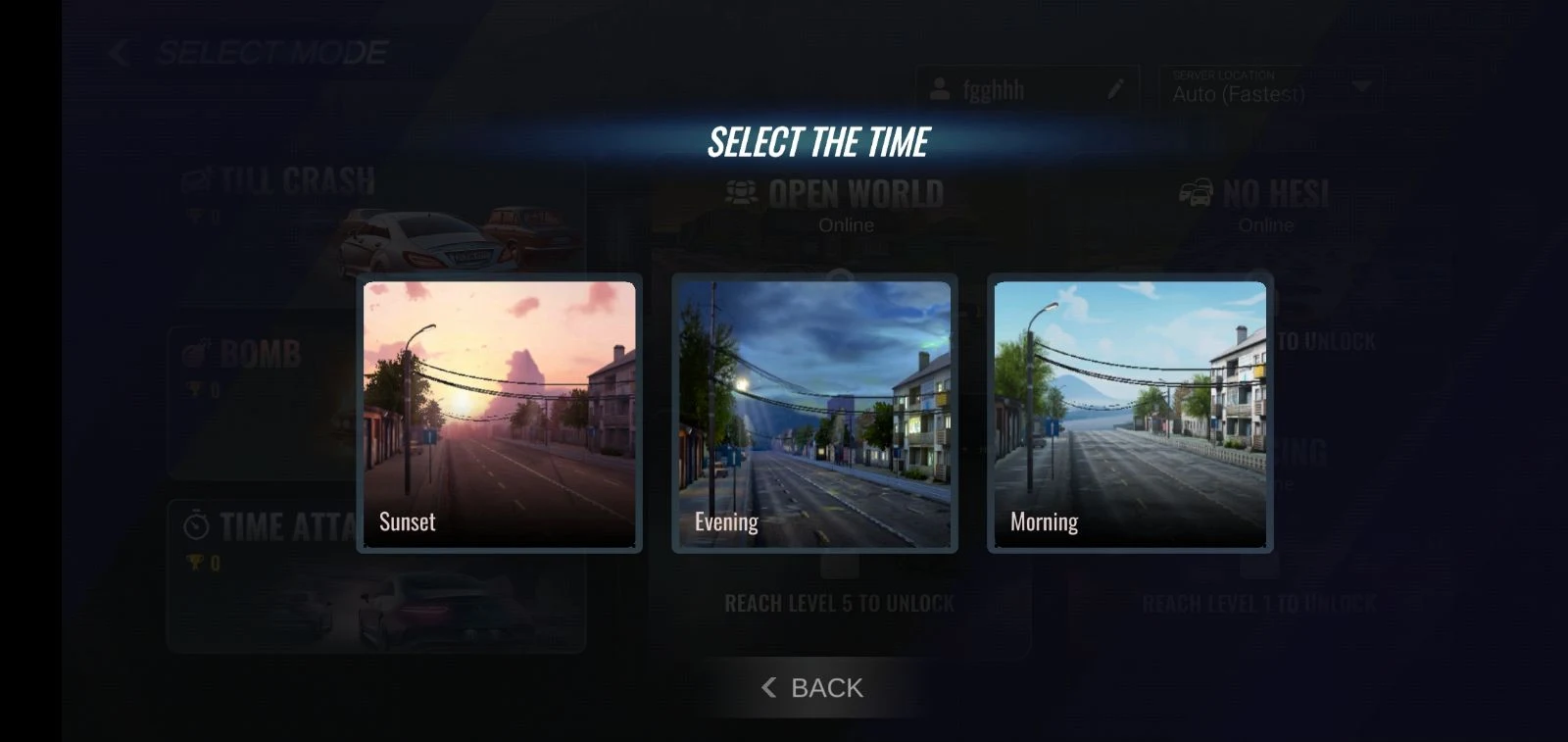Click the back chevron beside SELECT MODE
The height and width of the screenshot is (742, 1568).
coord(118,51)
